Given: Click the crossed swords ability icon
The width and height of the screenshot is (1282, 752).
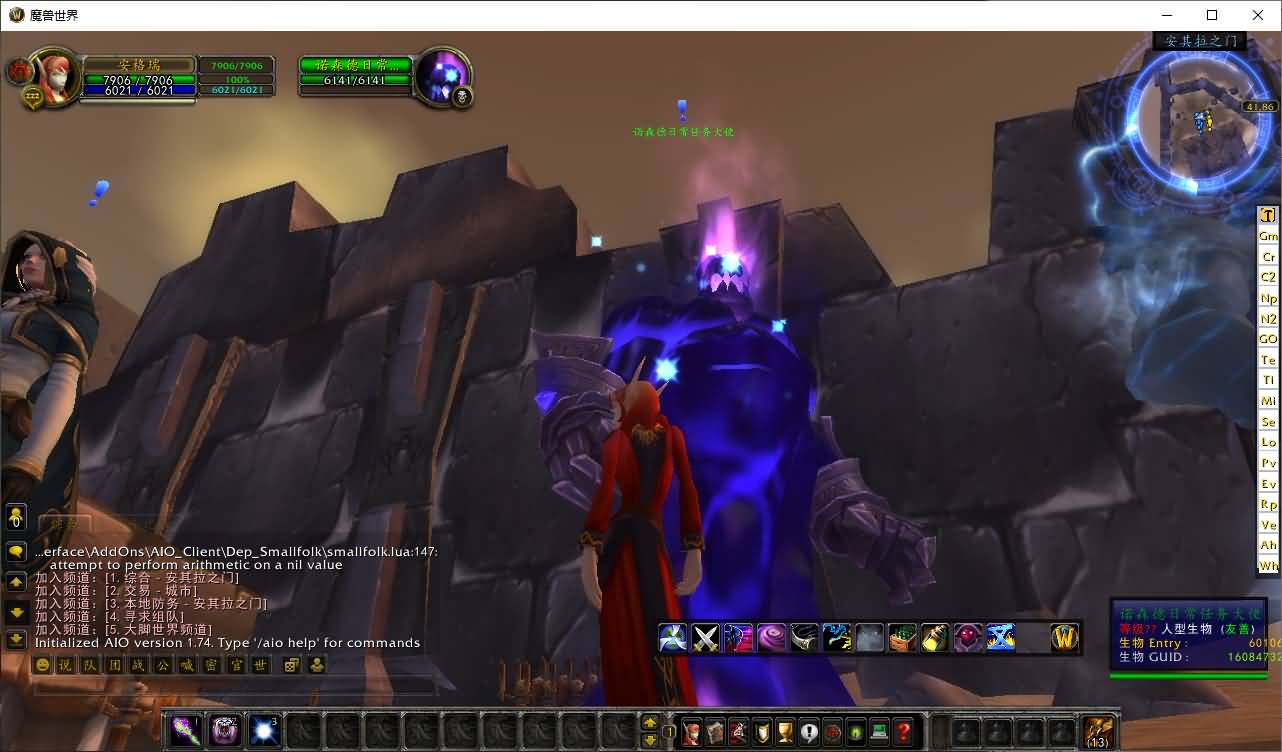Looking at the screenshot, I should pyautogui.click(x=706, y=638).
